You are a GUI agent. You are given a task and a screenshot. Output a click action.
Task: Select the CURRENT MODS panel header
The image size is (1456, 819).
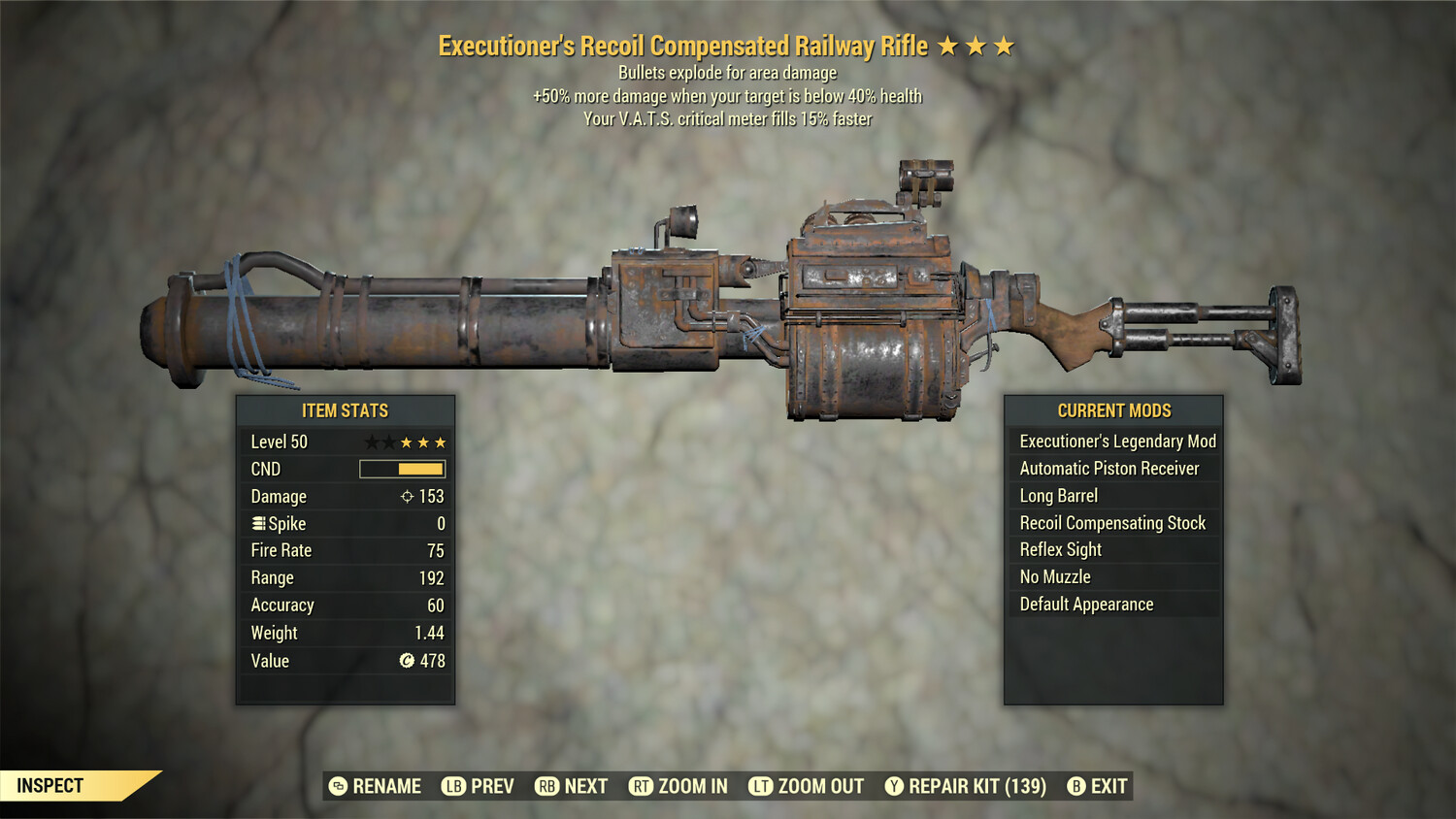click(1113, 409)
